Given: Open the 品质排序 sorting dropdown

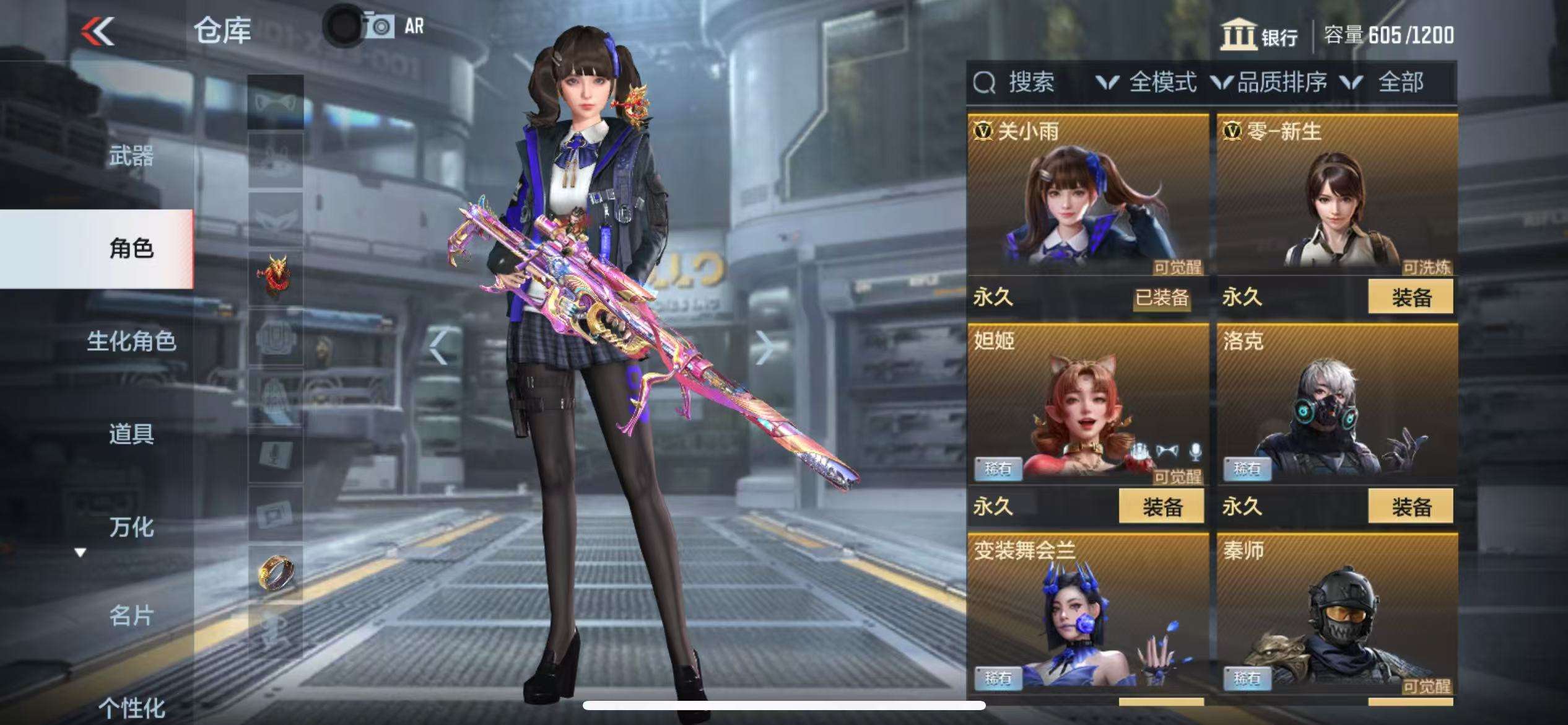Looking at the screenshot, I should coord(1270,82).
